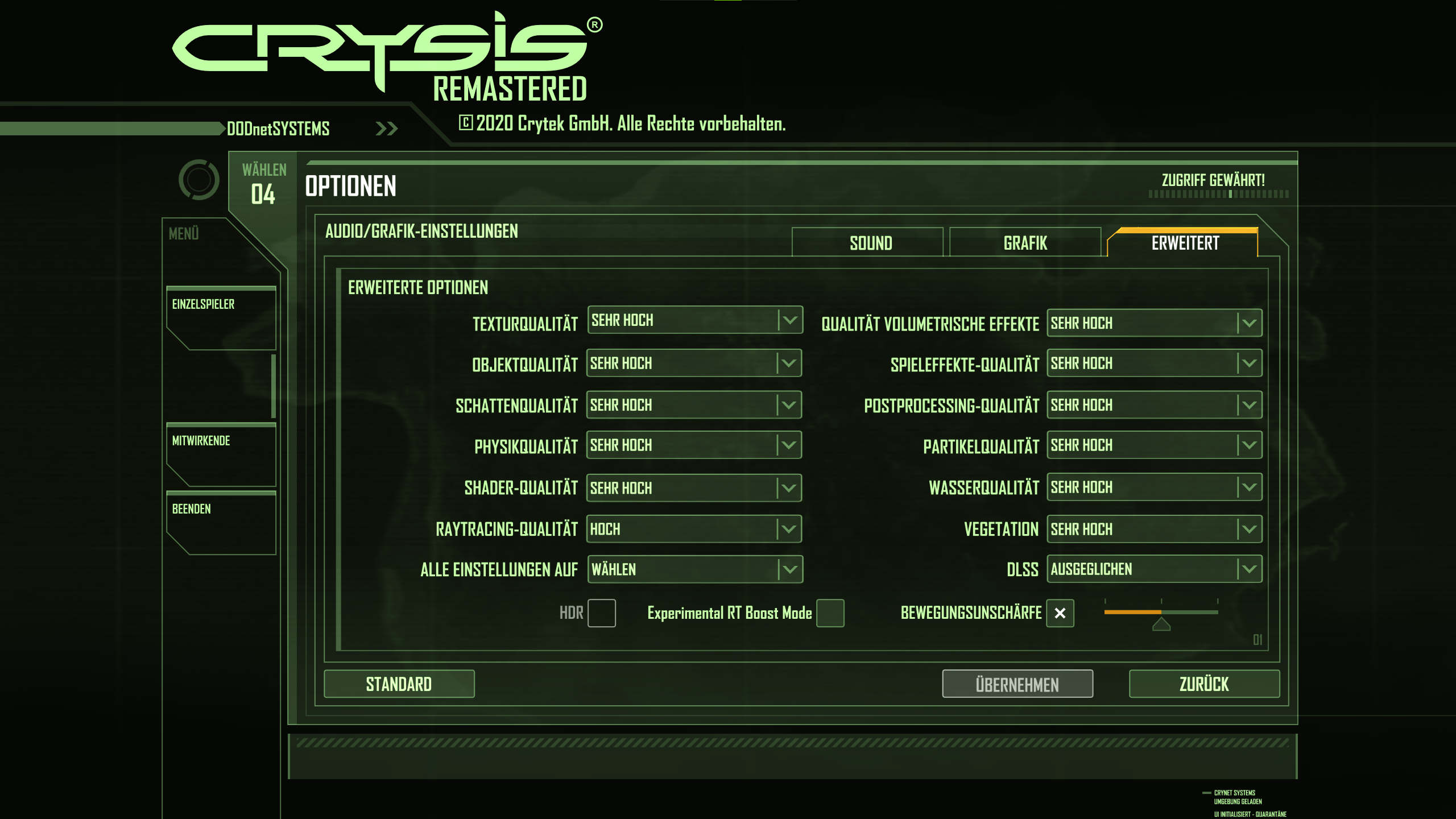Viewport: 1456px width, 819px height.
Task: Adjust the Bewegungsunschärfe strength slider
Action: coord(1161,613)
